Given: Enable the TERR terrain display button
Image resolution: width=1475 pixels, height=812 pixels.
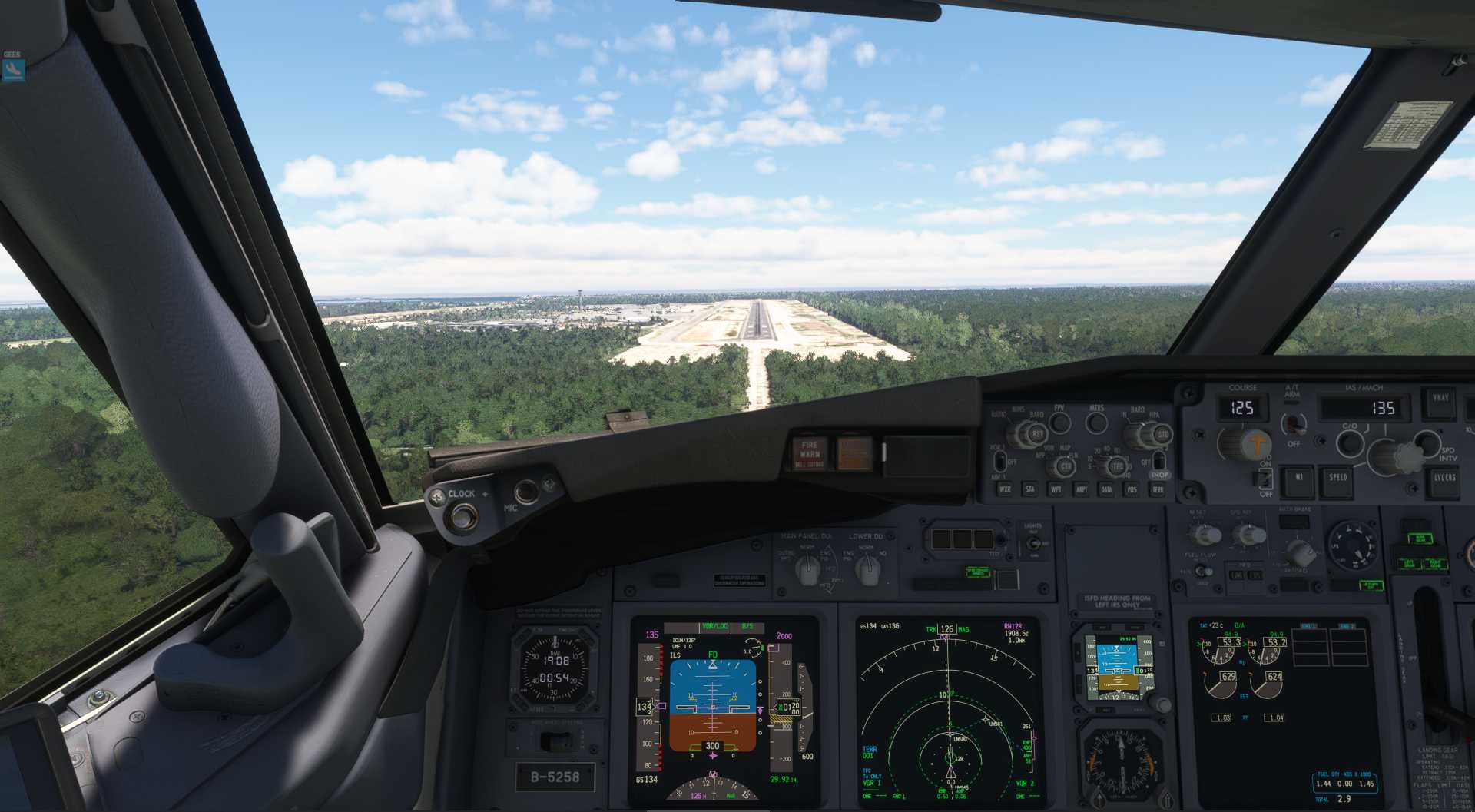Looking at the screenshot, I should pos(1157,489).
